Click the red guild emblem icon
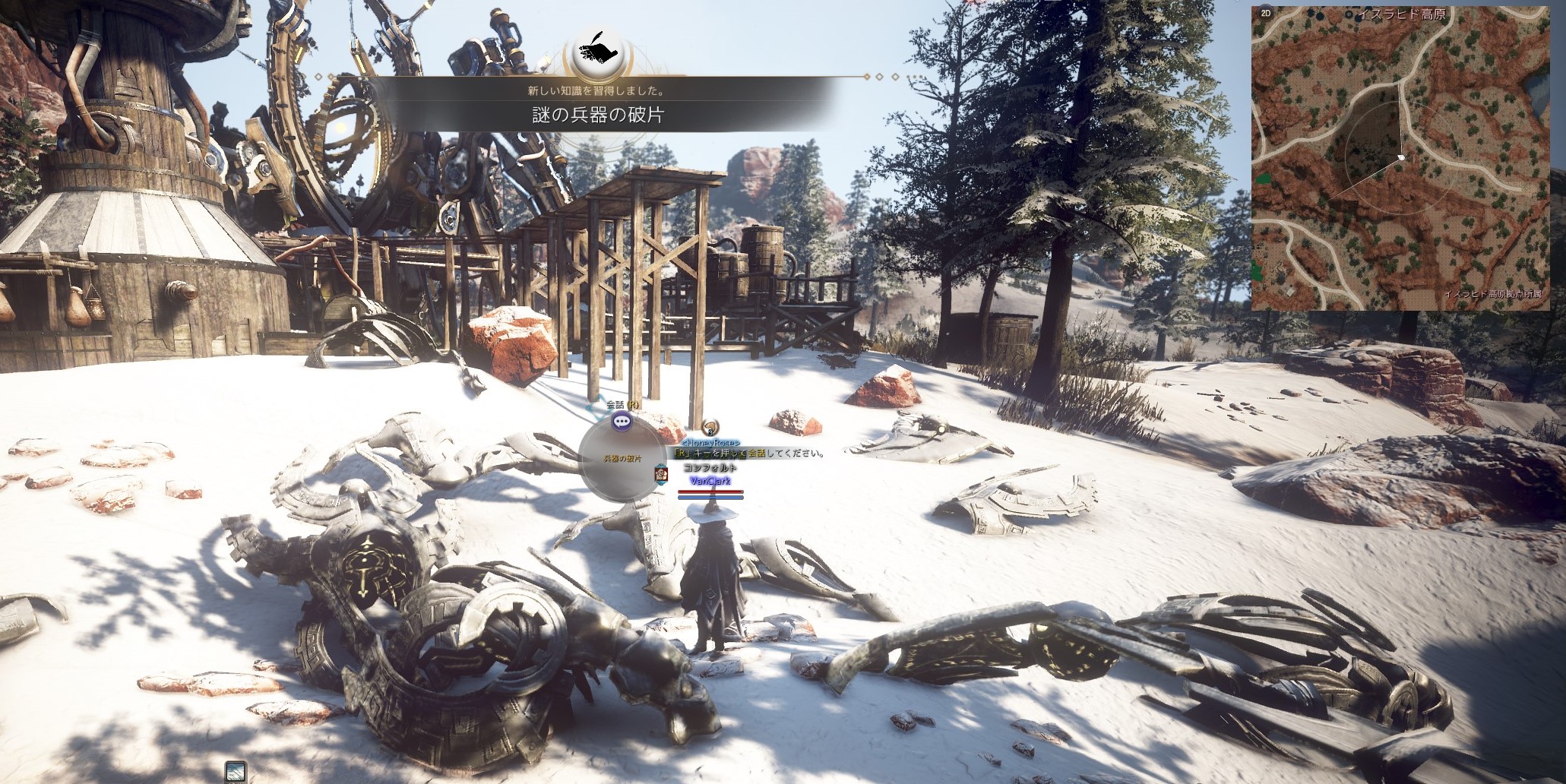This screenshot has width=1566, height=784. point(661,473)
